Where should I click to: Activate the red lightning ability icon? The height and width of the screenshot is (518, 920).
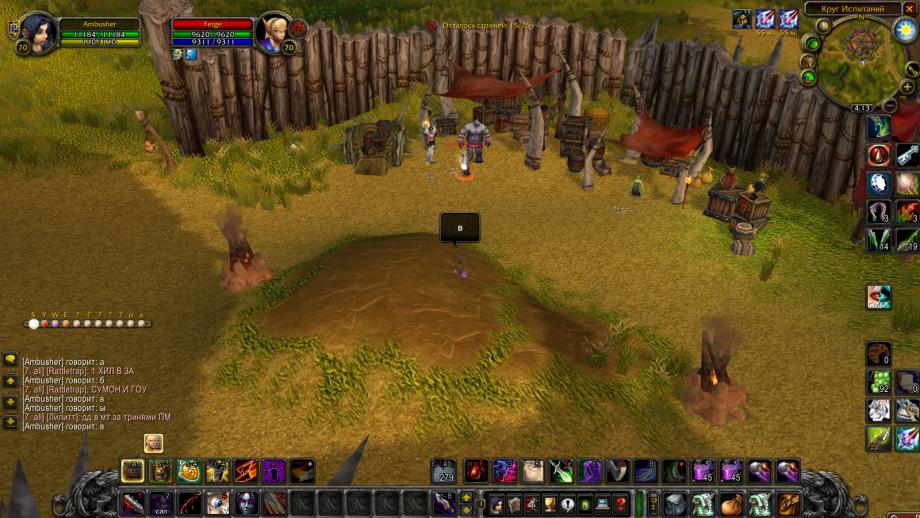246,470
